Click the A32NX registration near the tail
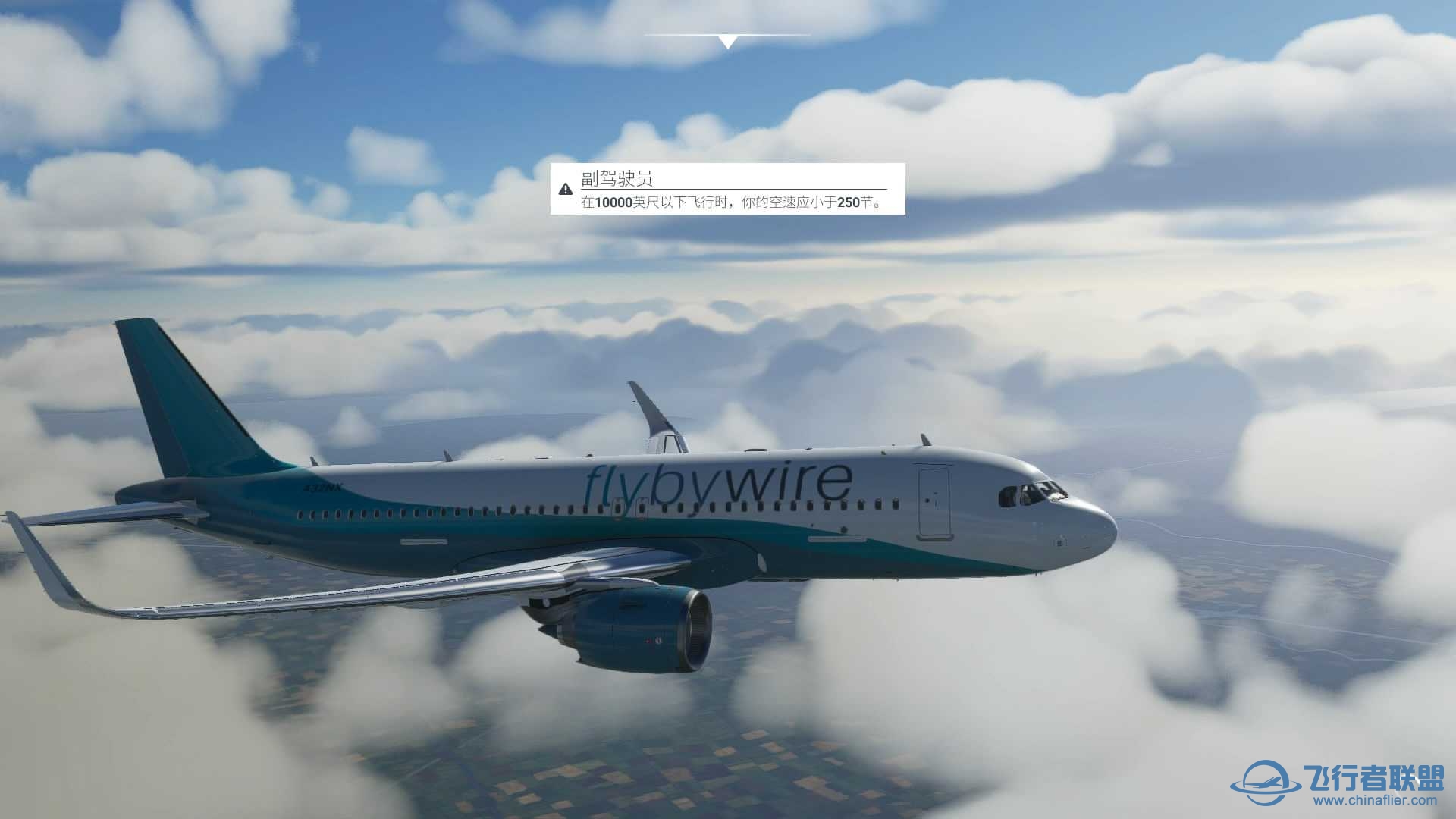 point(323,488)
